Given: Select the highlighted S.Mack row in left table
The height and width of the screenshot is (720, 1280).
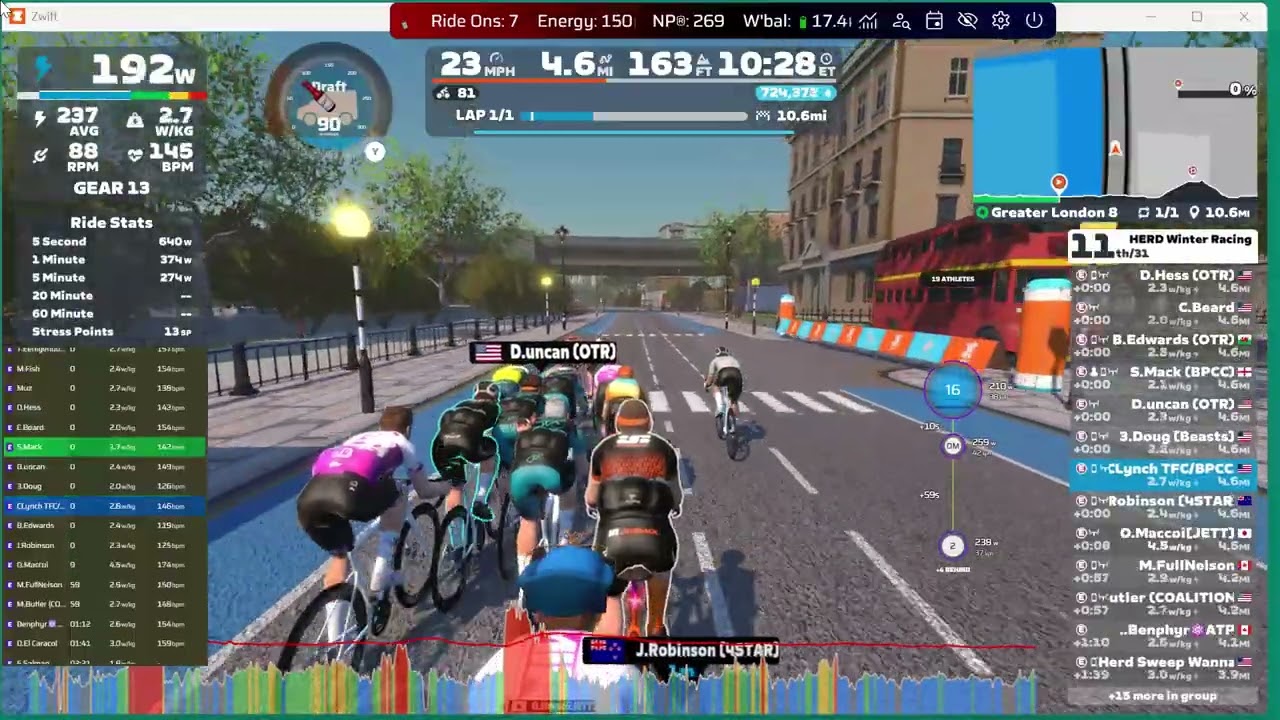Looking at the screenshot, I should (x=105, y=447).
